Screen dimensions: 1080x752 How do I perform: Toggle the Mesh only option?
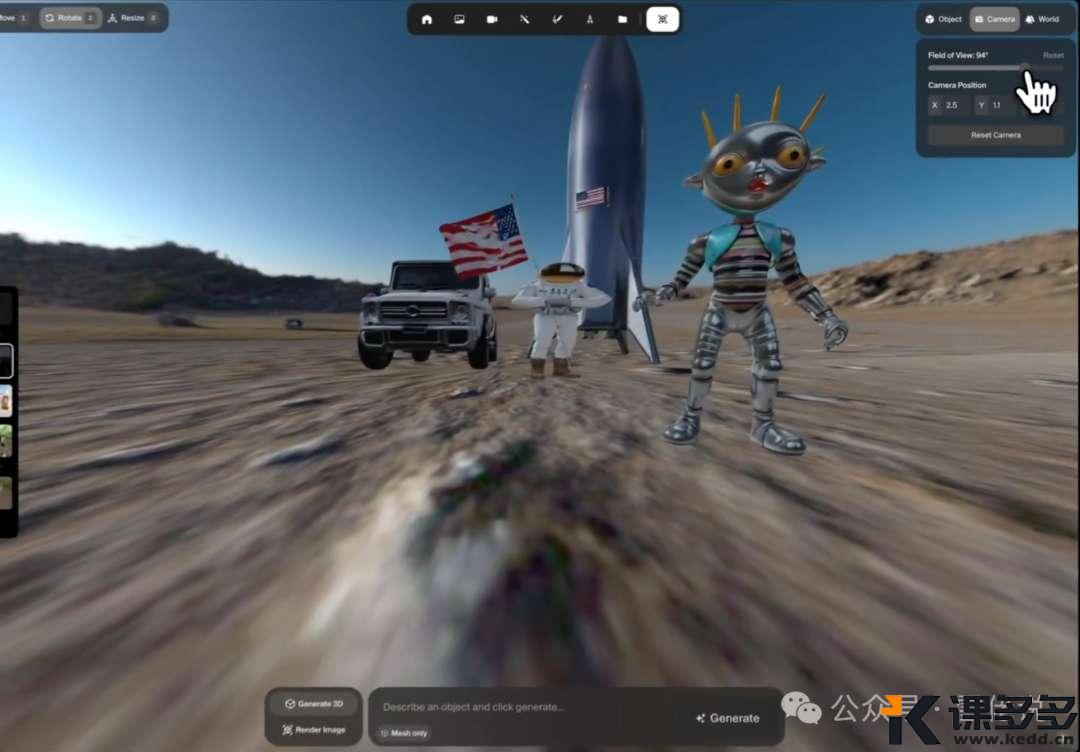pyautogui.click(x=404, y=733)
